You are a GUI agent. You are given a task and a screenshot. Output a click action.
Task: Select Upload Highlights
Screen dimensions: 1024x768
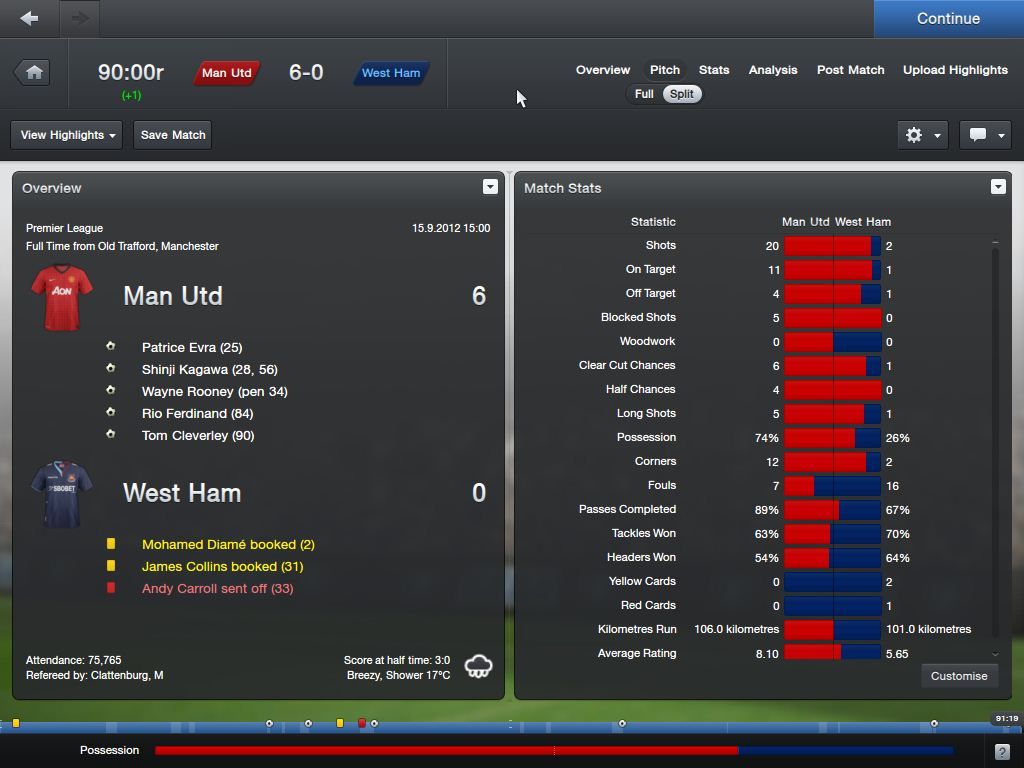[x=955, y=70]
